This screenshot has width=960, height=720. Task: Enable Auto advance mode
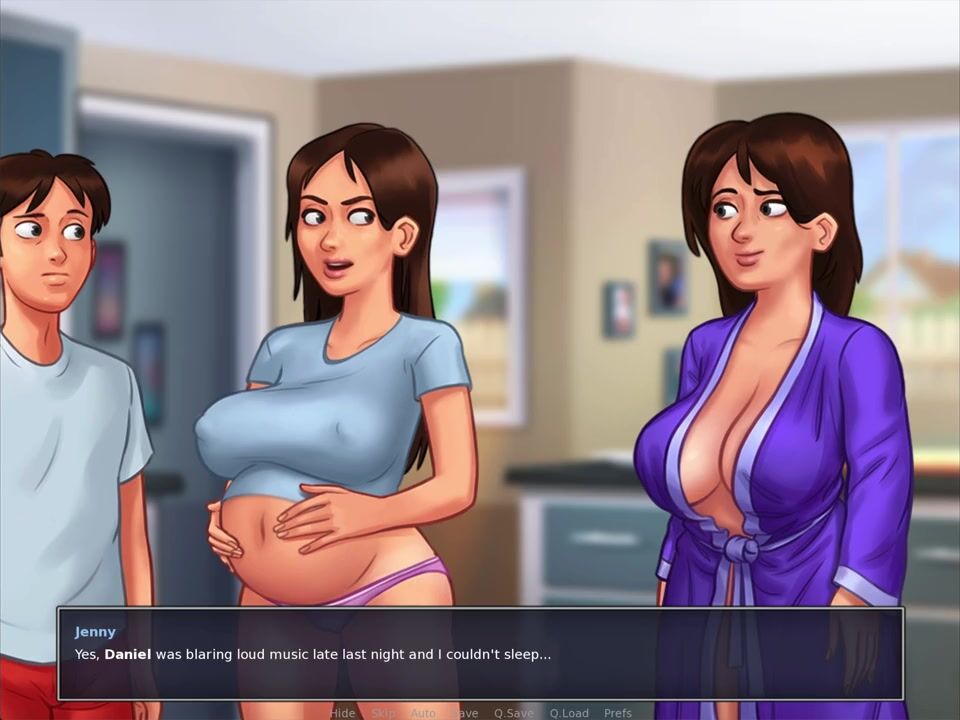423,713
